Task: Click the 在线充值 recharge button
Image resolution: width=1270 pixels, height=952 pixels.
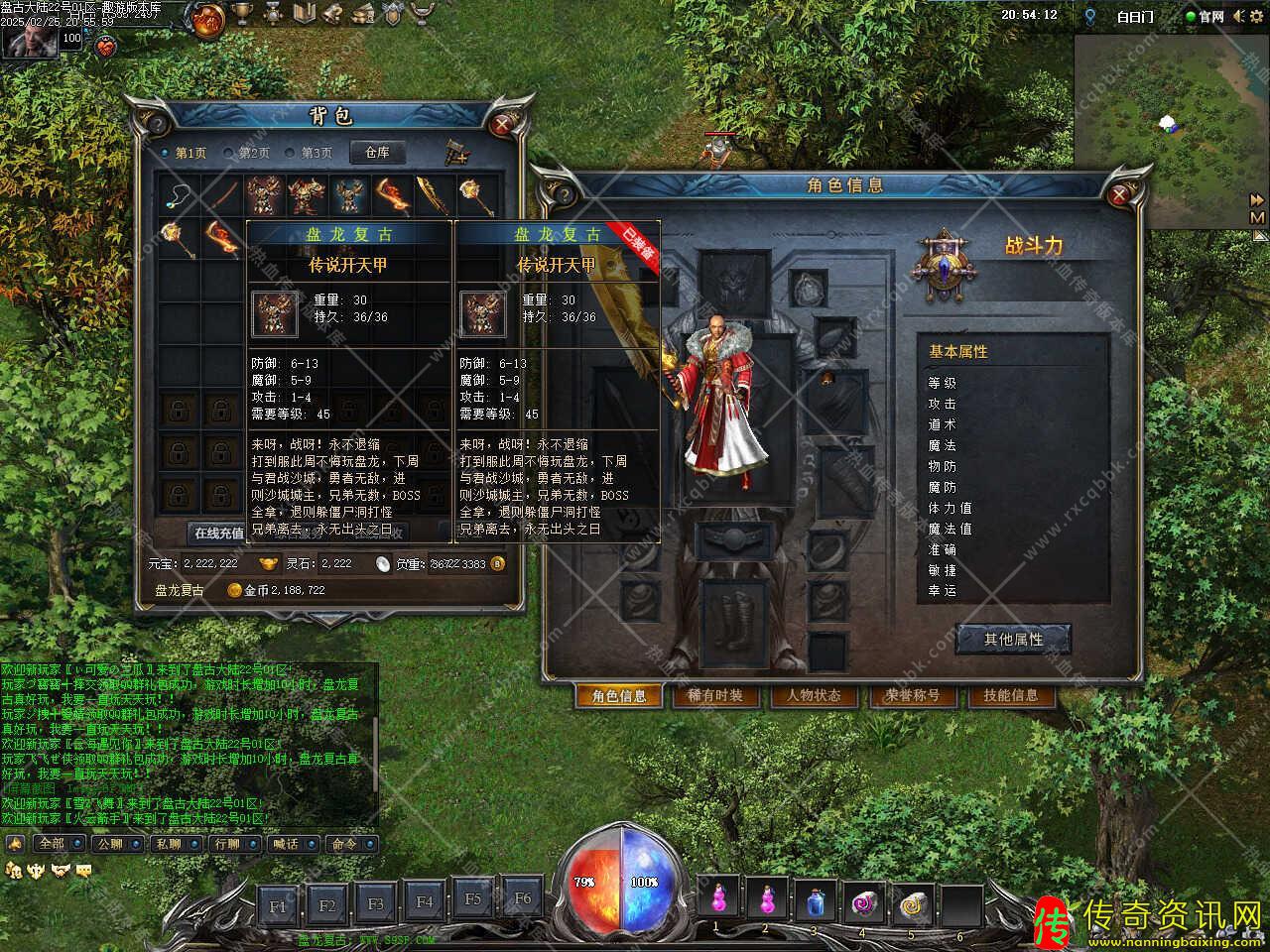Action: (x=218, y=533)
